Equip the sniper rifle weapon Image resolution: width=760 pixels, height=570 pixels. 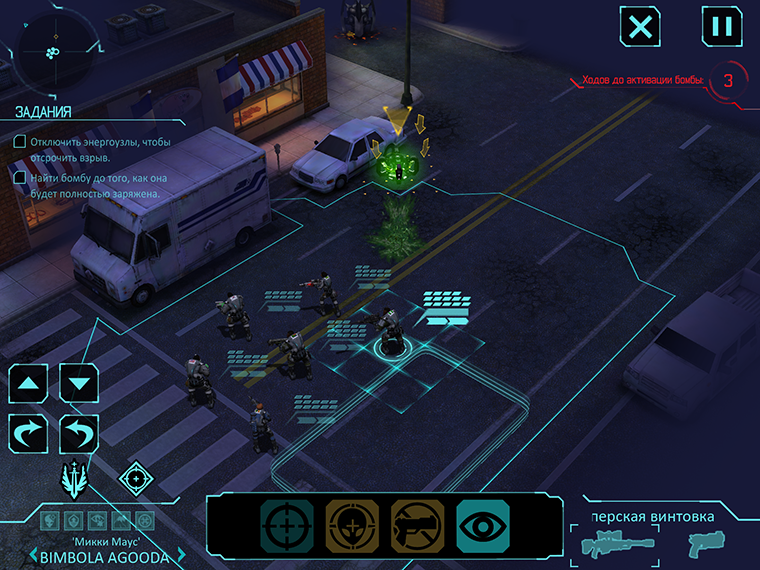click(x=611, y=545)
